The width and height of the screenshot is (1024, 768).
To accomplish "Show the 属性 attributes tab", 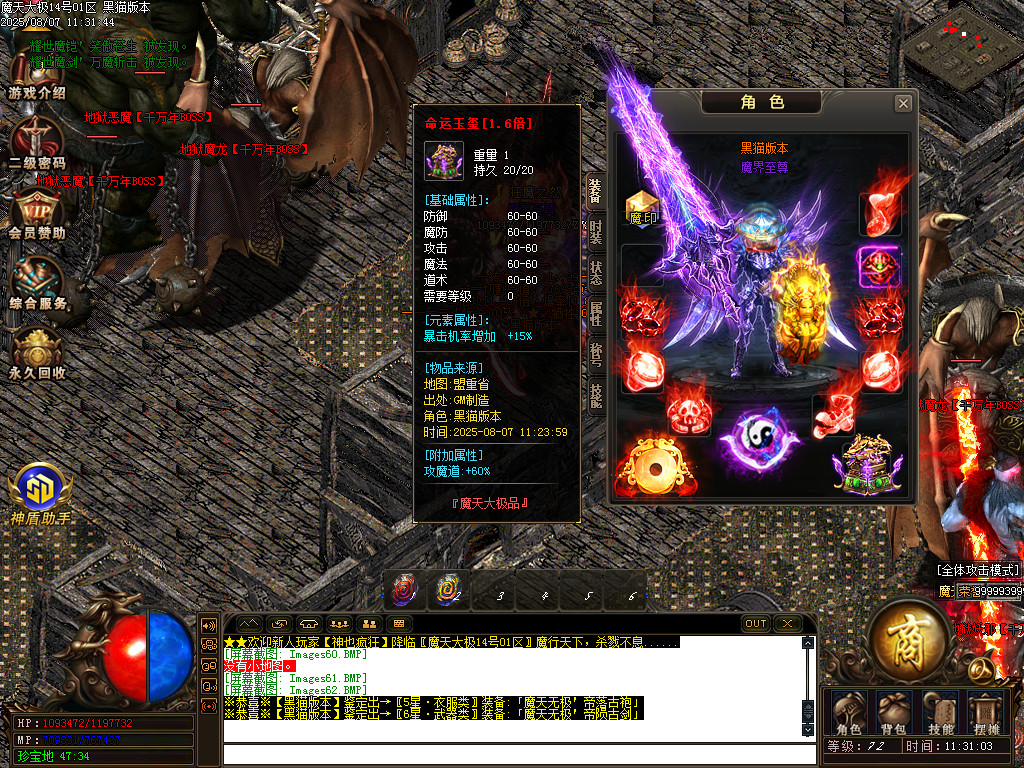I will click(595, 314).
